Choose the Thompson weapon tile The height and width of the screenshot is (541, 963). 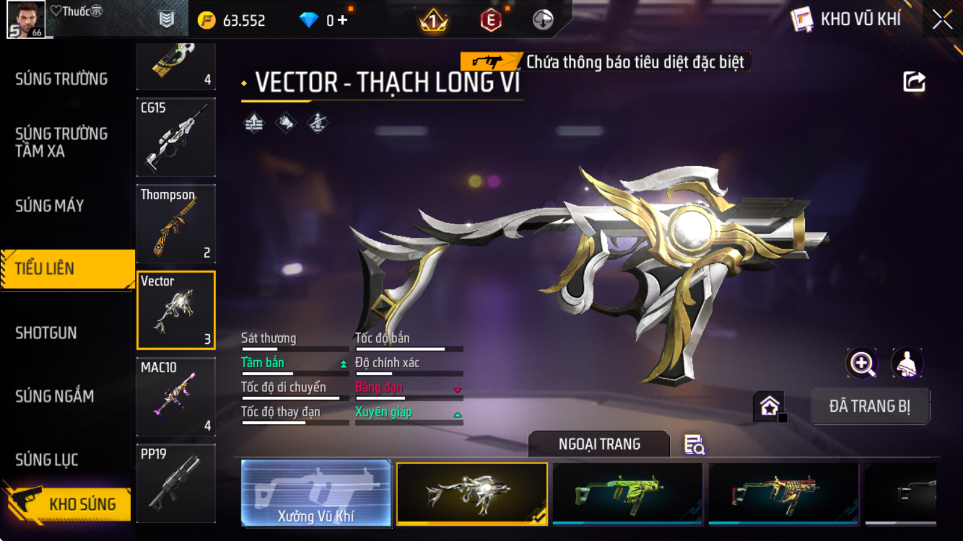(176, 223)
